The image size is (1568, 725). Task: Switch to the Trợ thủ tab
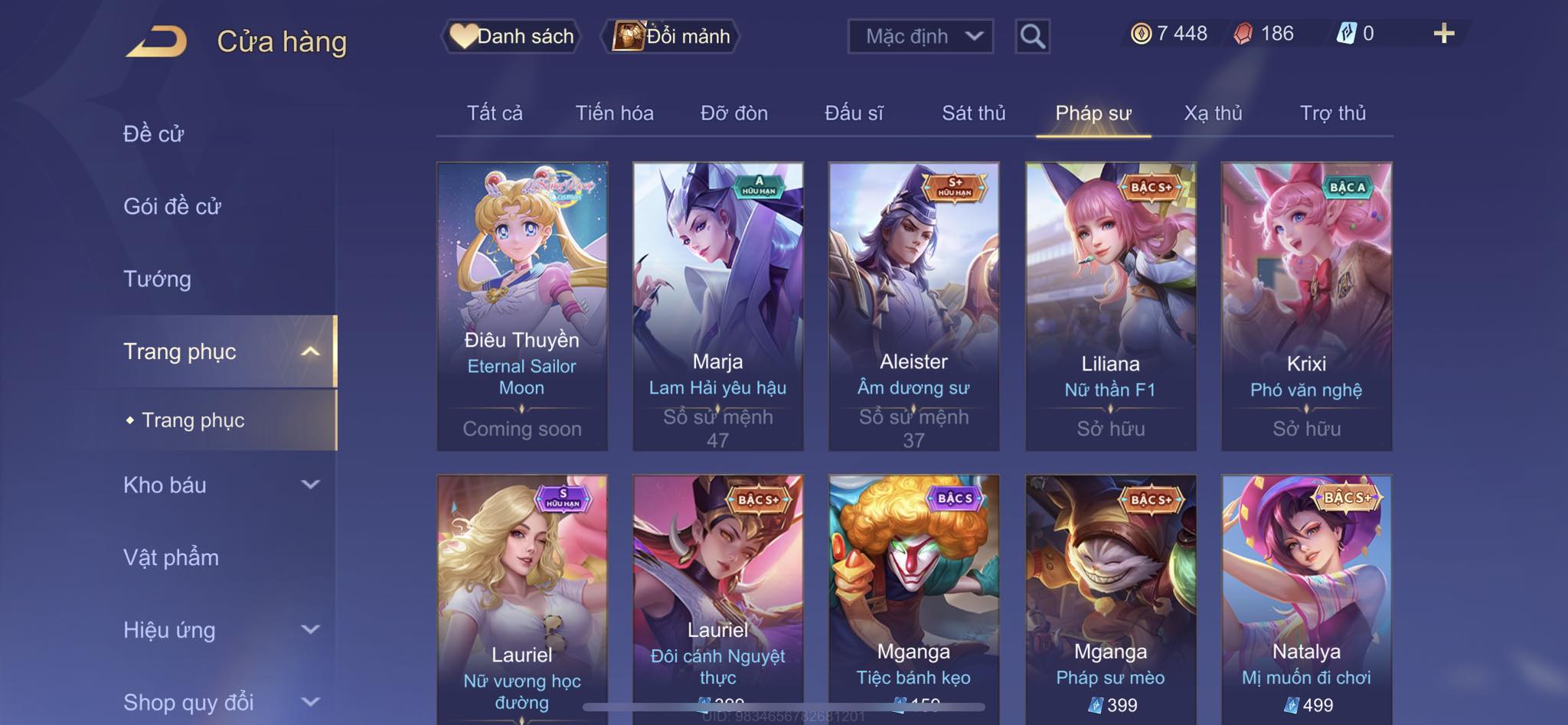point(1332,113)
